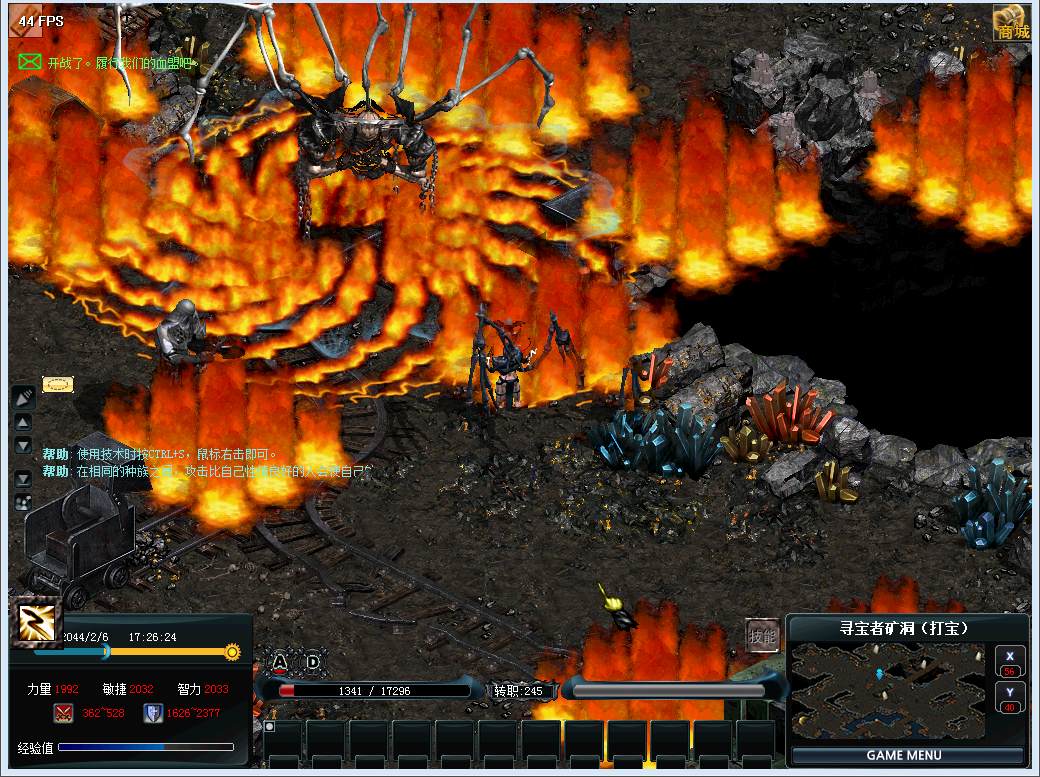Open the 商城 shop button
The image size is (1040, 777).
click(x=1012, y=24)
